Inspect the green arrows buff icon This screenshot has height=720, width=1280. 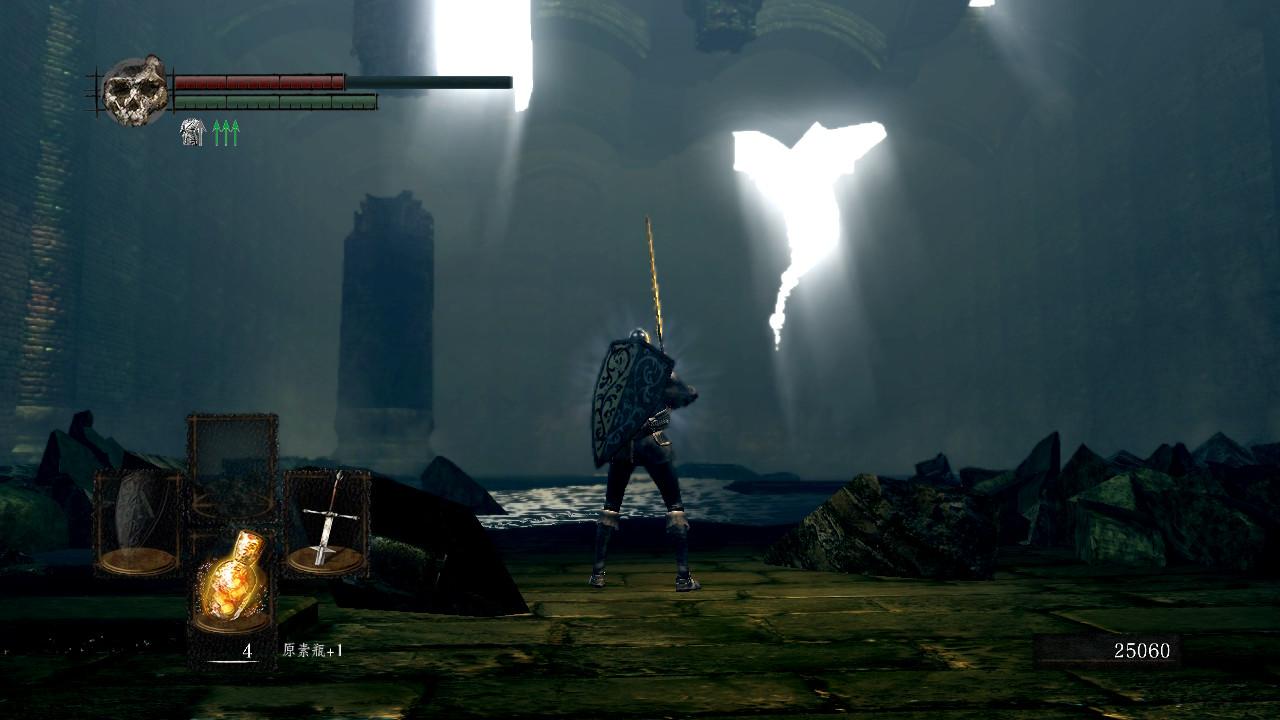point(226,132)
